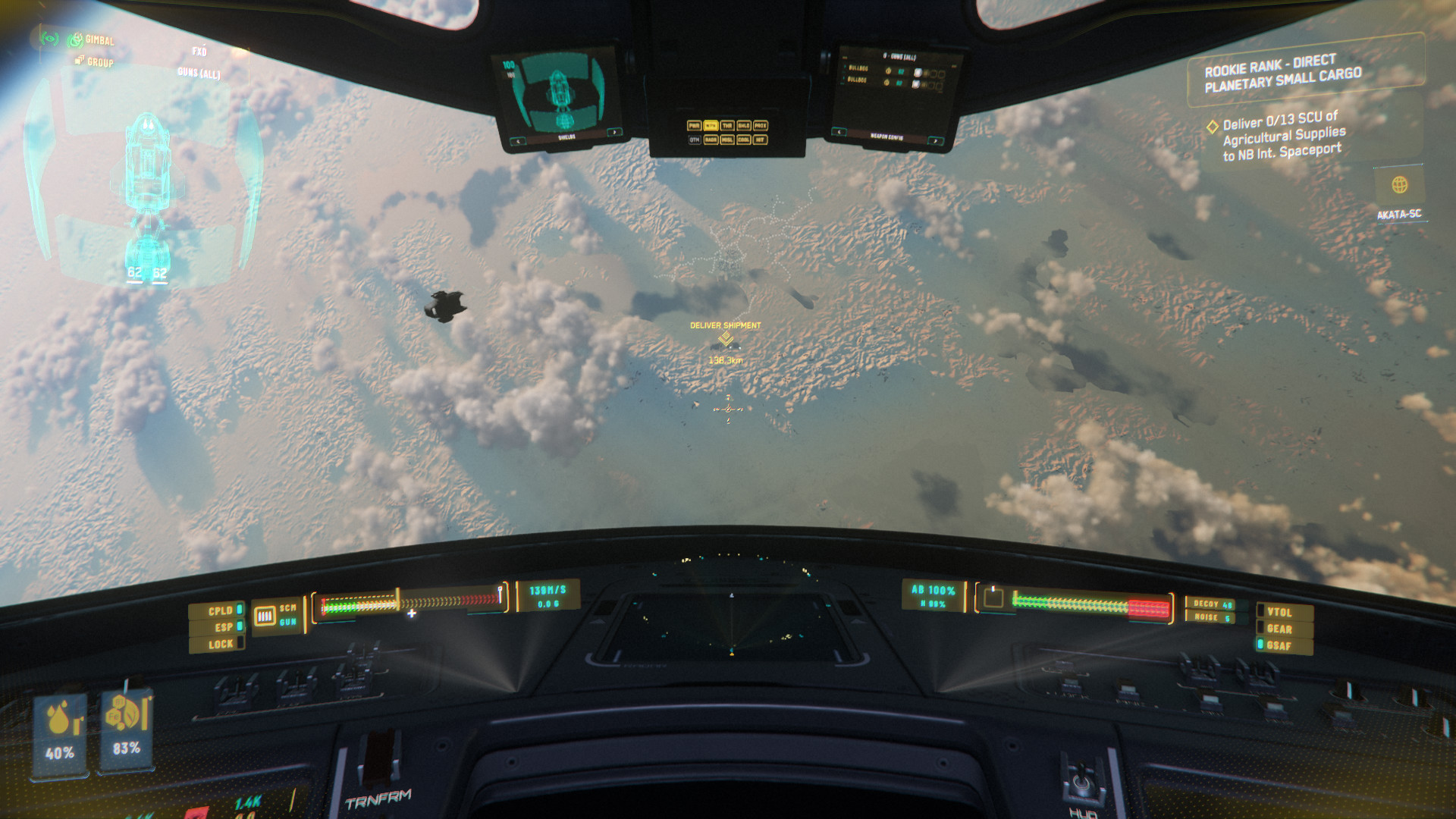Click the Weapon Config screen's previous arrow
Screen dimensions: 1456x819
pyautogui.click(x=839, y=132)
